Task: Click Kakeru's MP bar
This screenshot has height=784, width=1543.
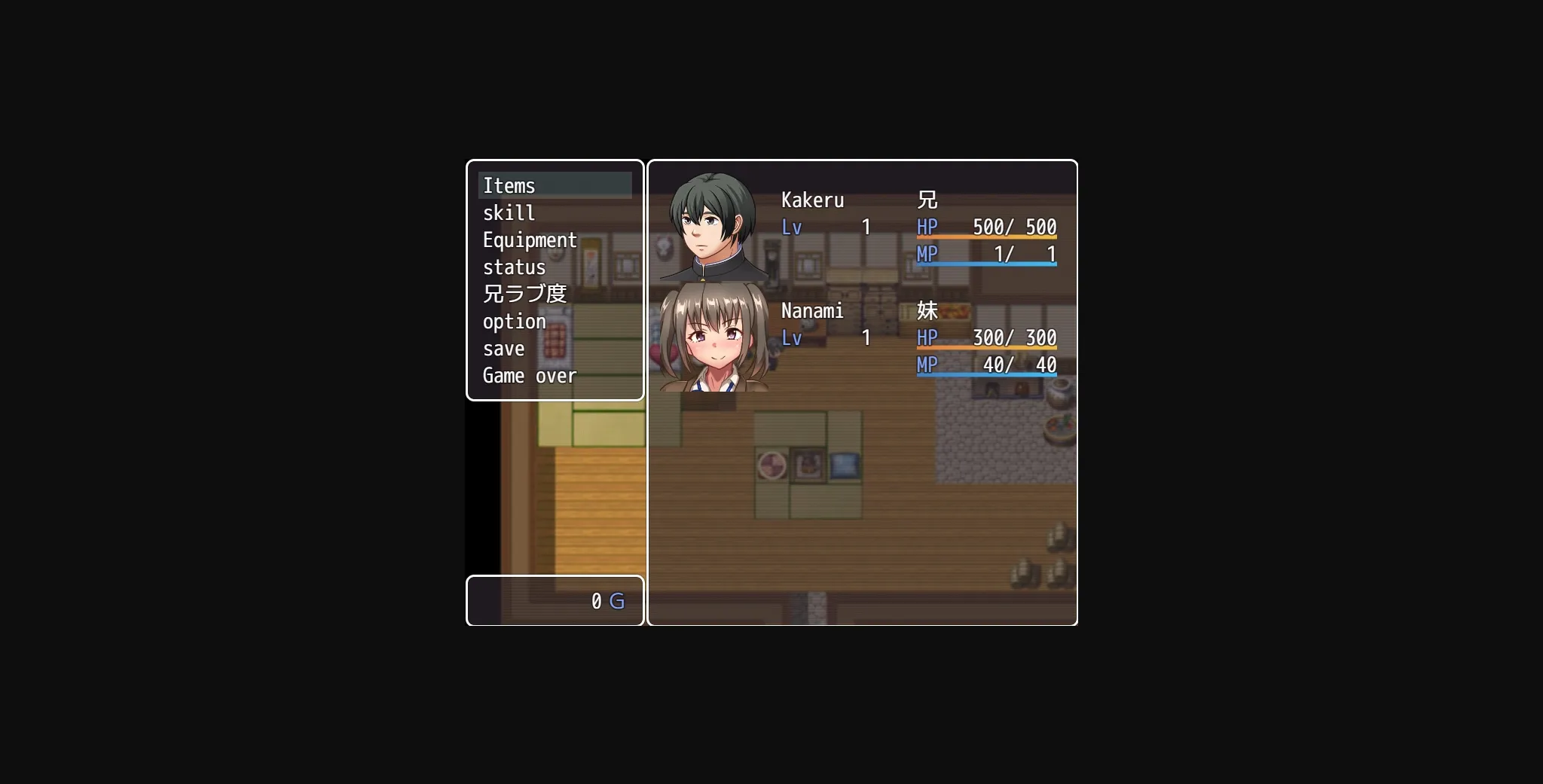Action: [x=987, y=255]
